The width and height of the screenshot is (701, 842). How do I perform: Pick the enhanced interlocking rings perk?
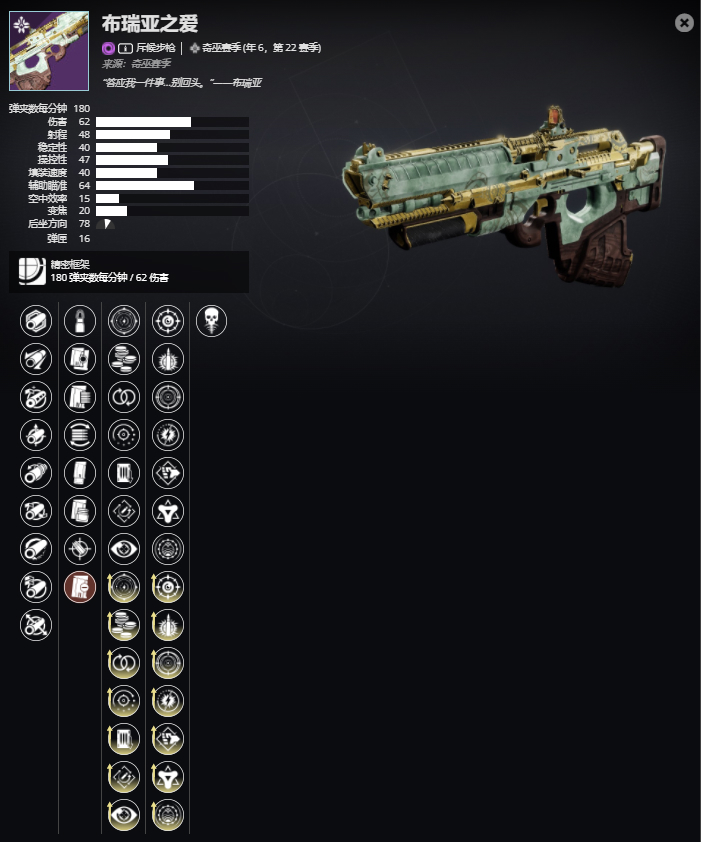(124, 663)
